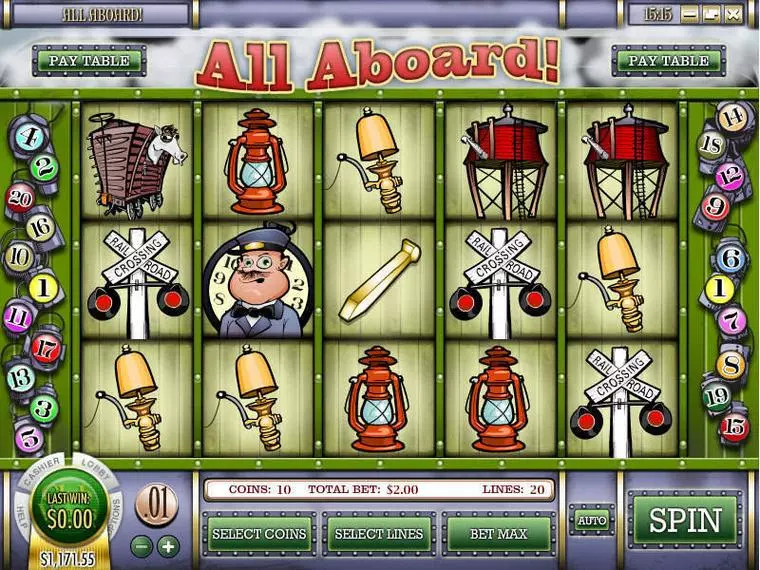Open the Cashier
760x570 pixels.
coord(38,472)
